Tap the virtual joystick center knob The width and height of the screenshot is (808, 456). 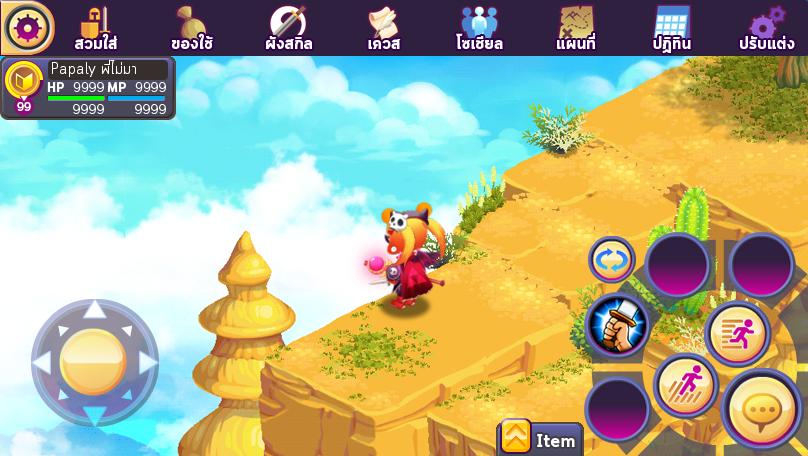(93, 362)
